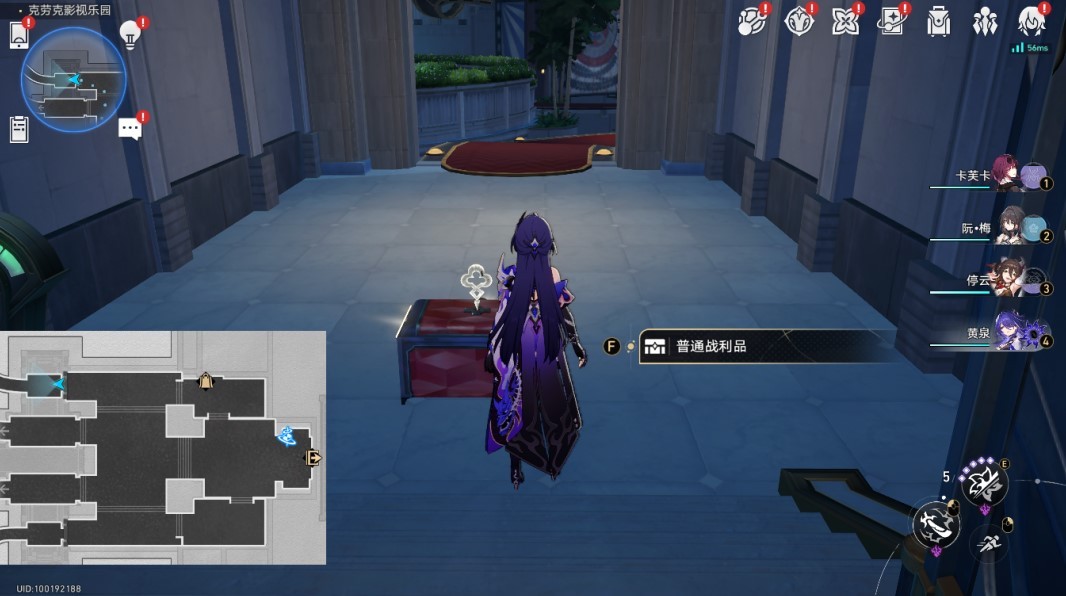Use the slash basic attack icon
The image size is (1066, 596).
(933, 523)
